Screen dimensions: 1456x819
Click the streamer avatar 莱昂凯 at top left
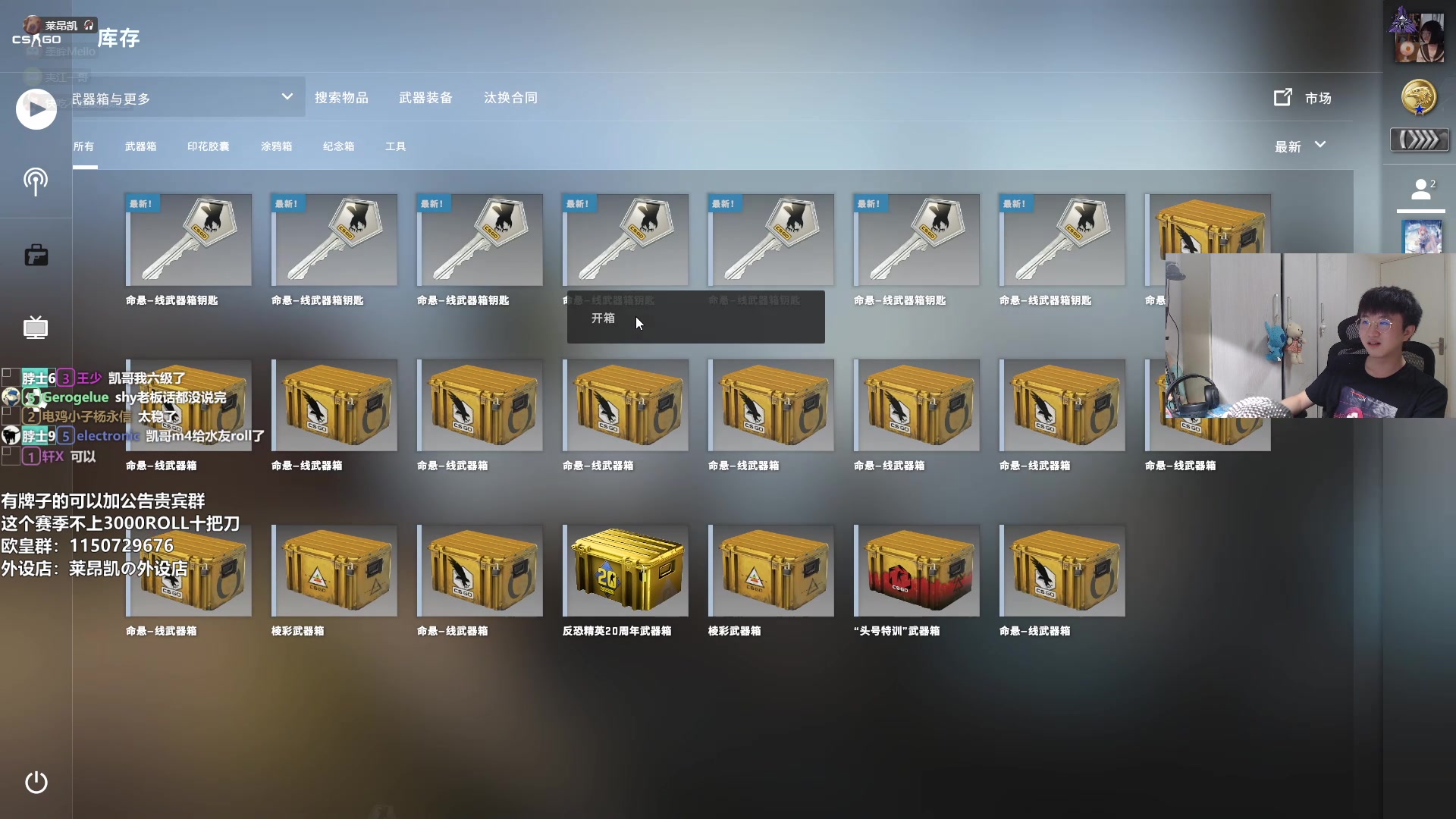point(30,24)
